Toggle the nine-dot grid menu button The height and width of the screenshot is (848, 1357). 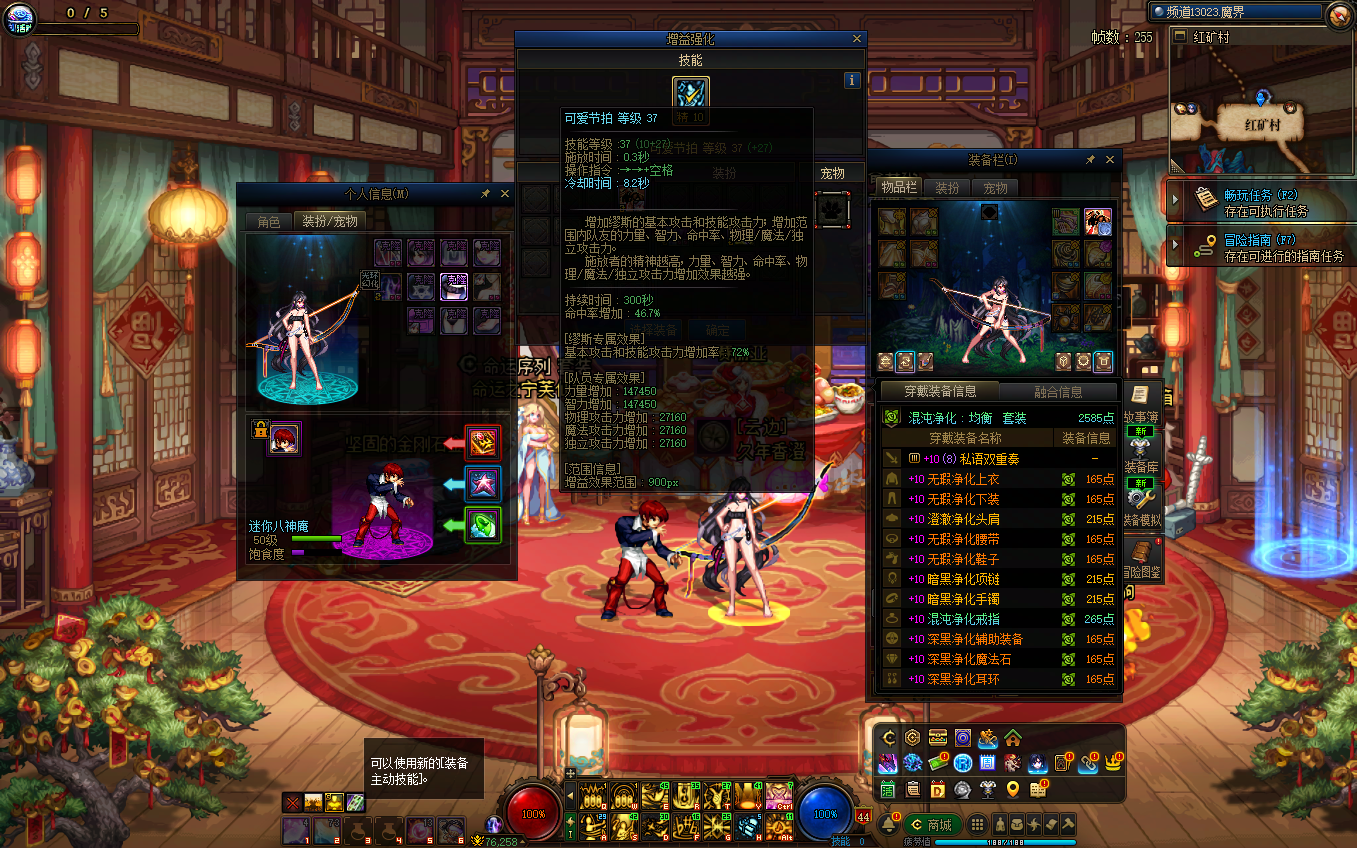tap(978, 825)
